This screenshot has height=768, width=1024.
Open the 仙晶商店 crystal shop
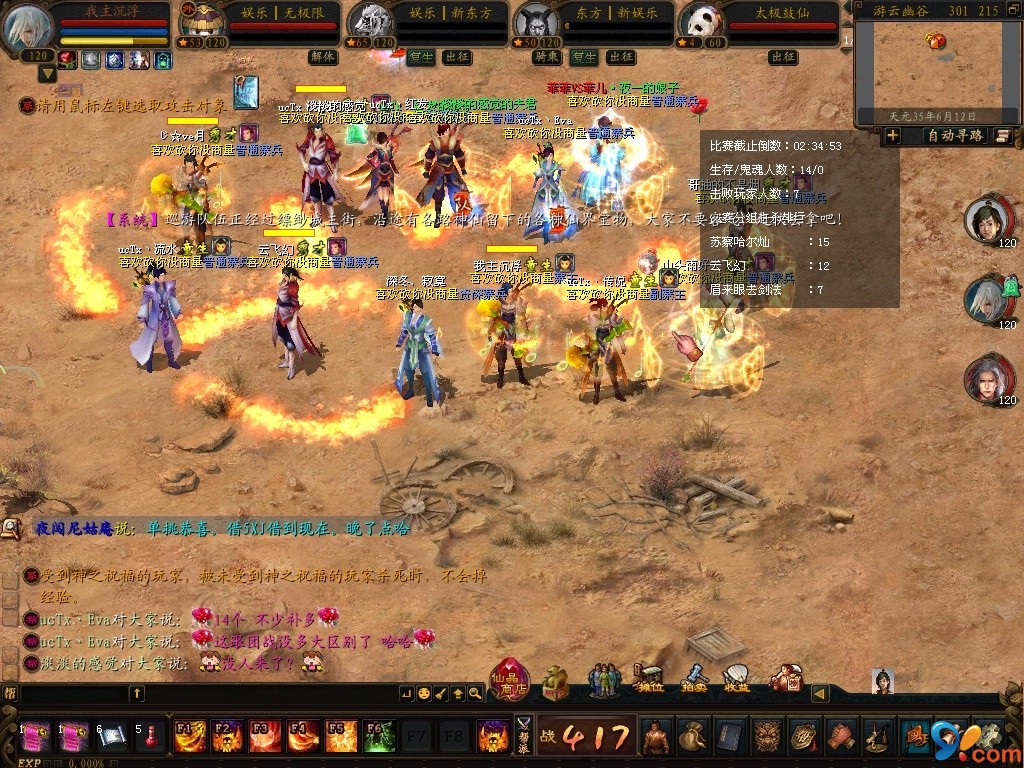click(x=510, y=679)
